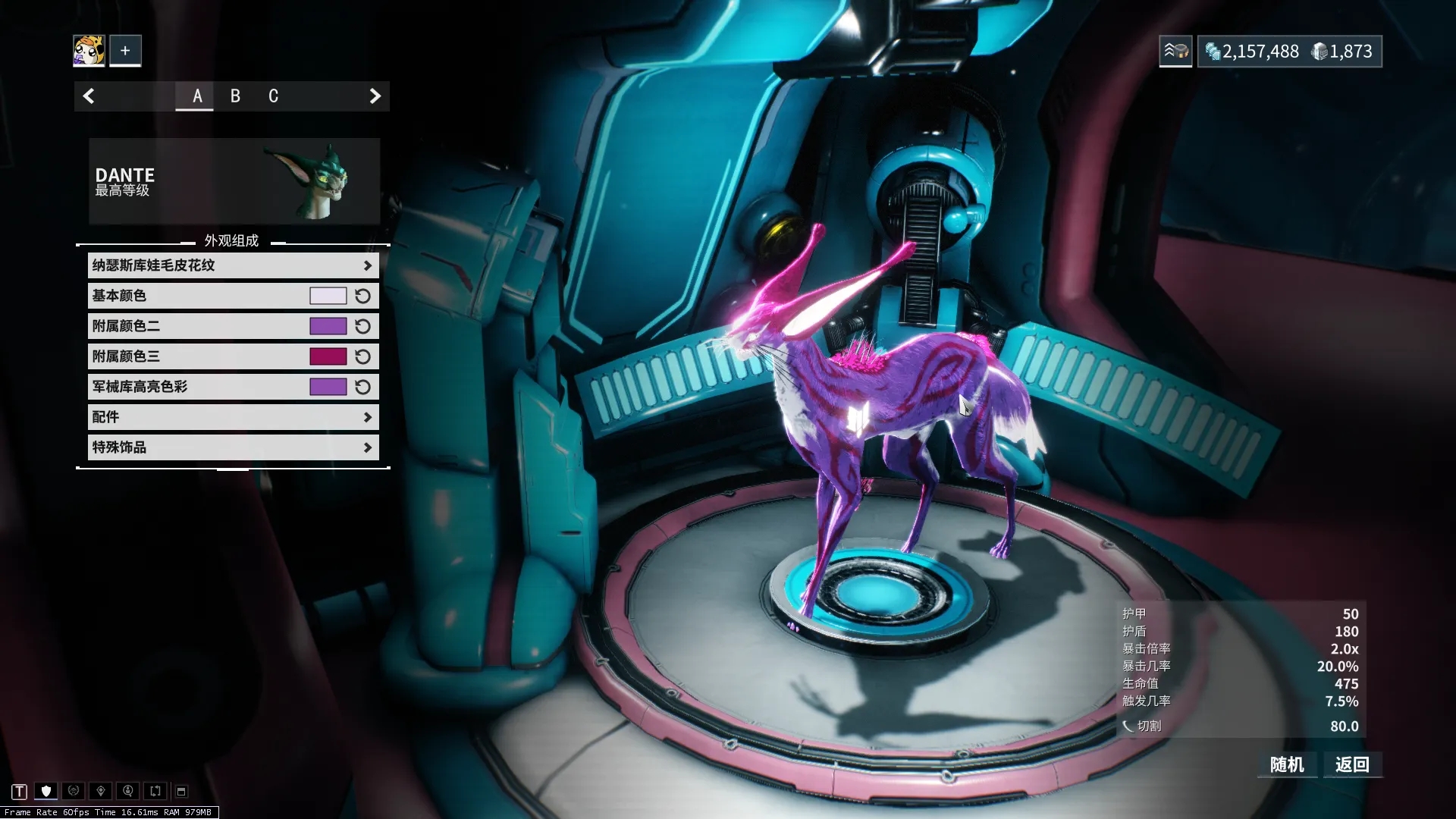This screenshot has width=1456, height=819.
Task: Reset the 附属颜色二 color
Action: click(363, 326)
